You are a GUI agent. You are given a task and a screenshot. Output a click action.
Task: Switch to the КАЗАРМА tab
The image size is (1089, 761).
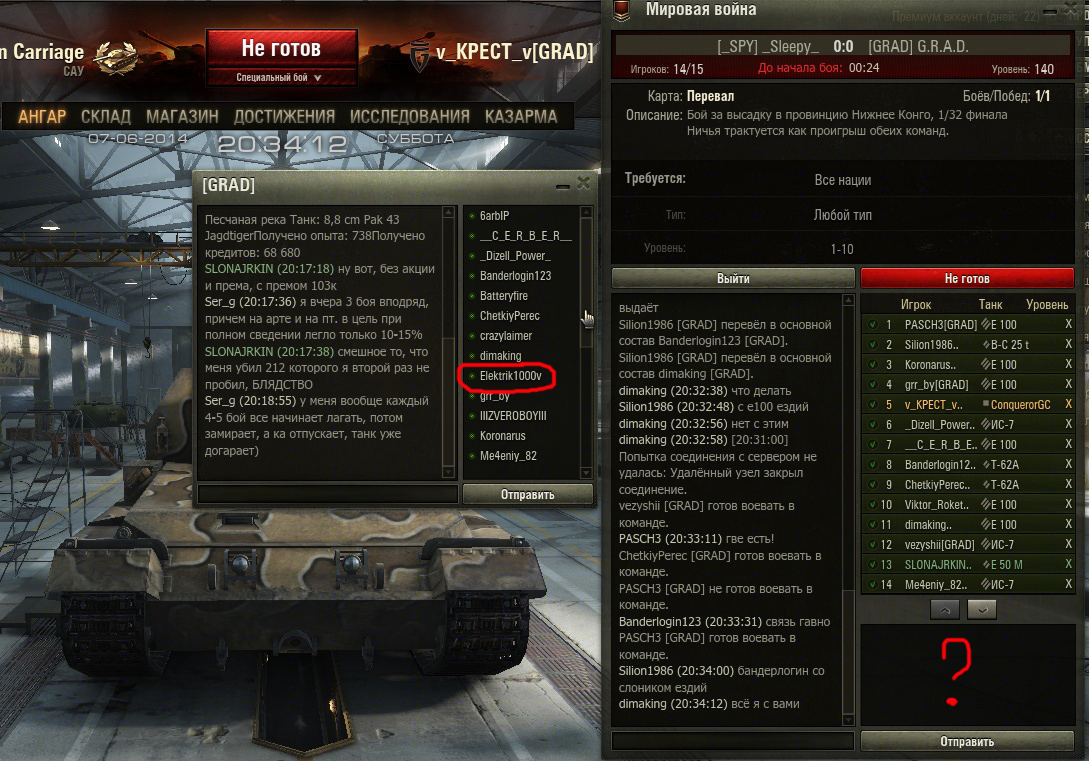point(521,116)
